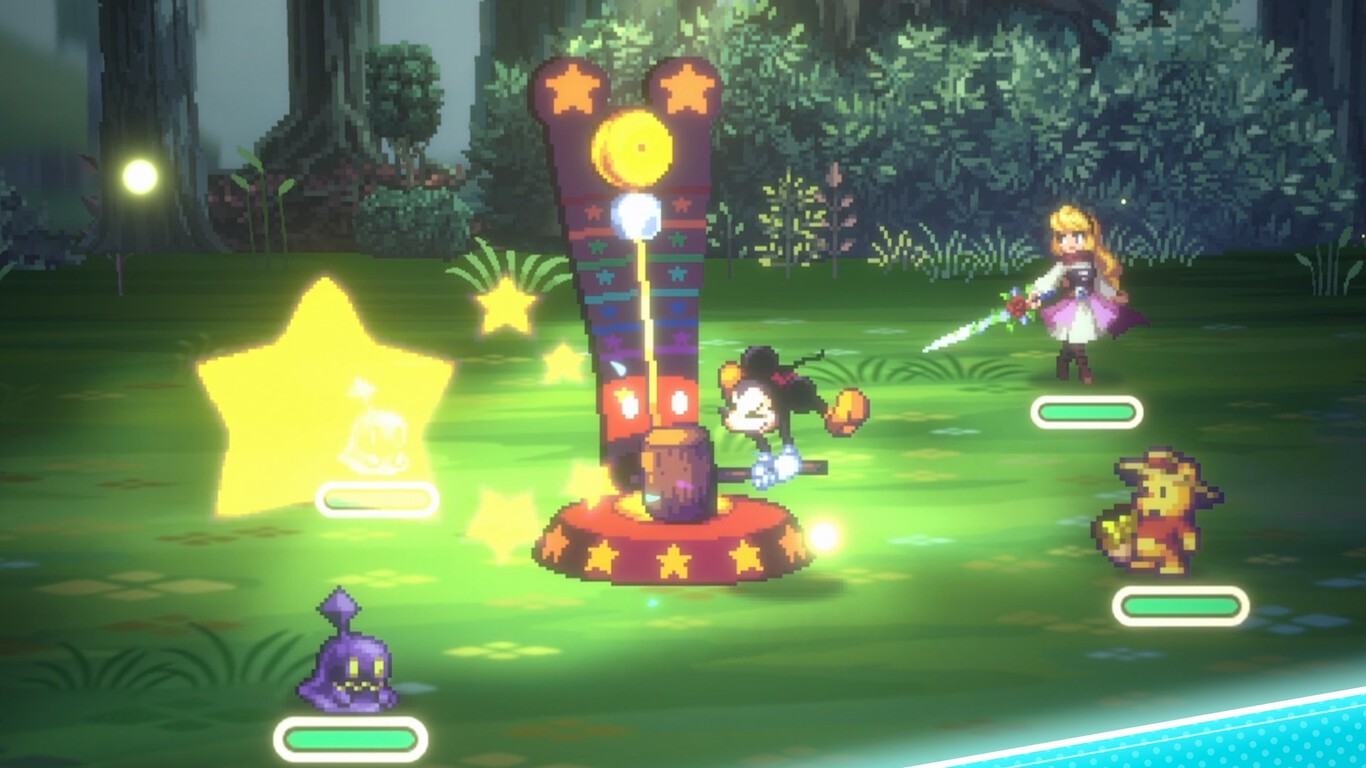Click the white puck on the tower track
Image resolution: width=1366 pixels, height=768 pixels.
click(x=637, y=215)
